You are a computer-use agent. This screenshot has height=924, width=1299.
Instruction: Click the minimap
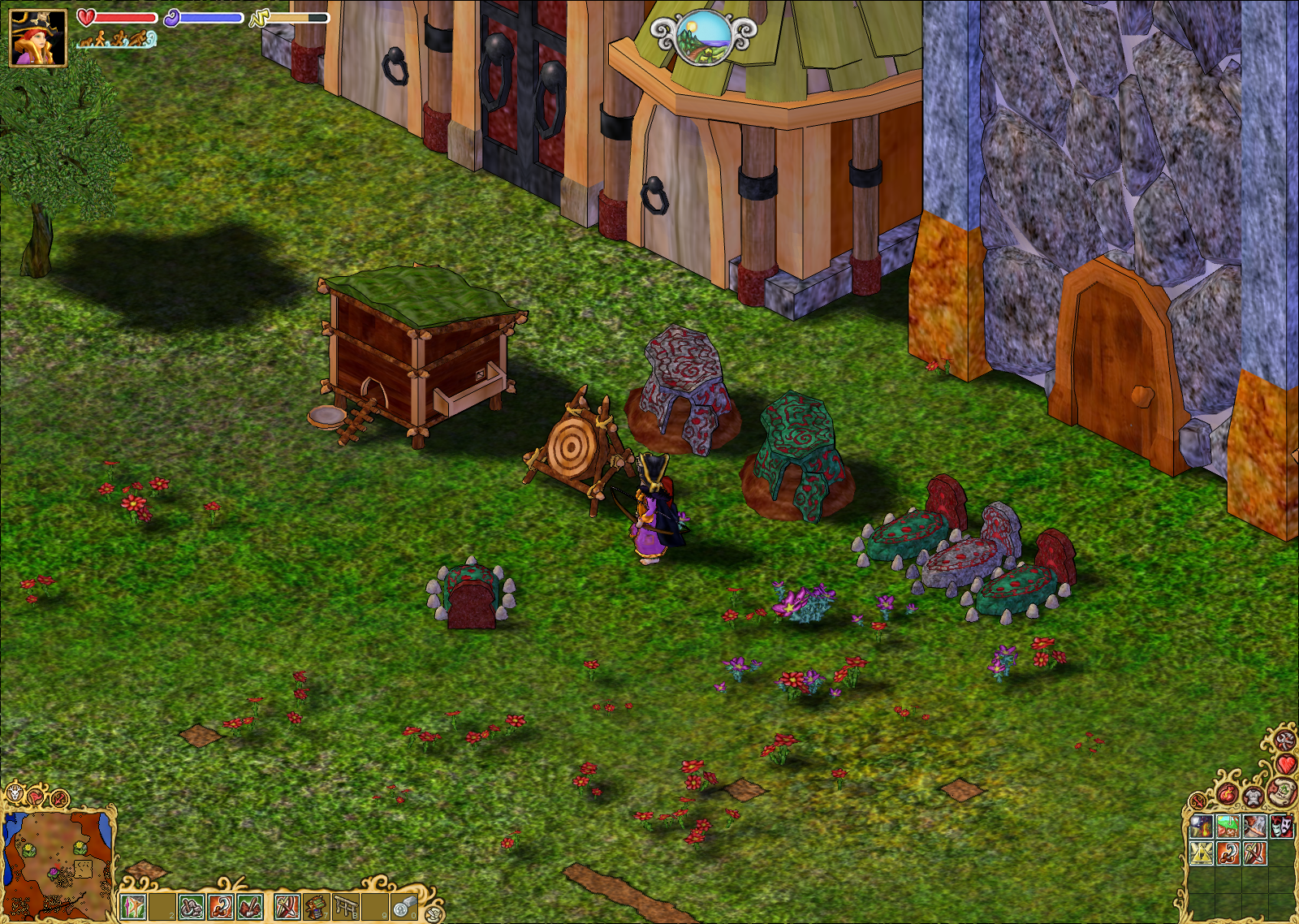(x=57, y=865)
